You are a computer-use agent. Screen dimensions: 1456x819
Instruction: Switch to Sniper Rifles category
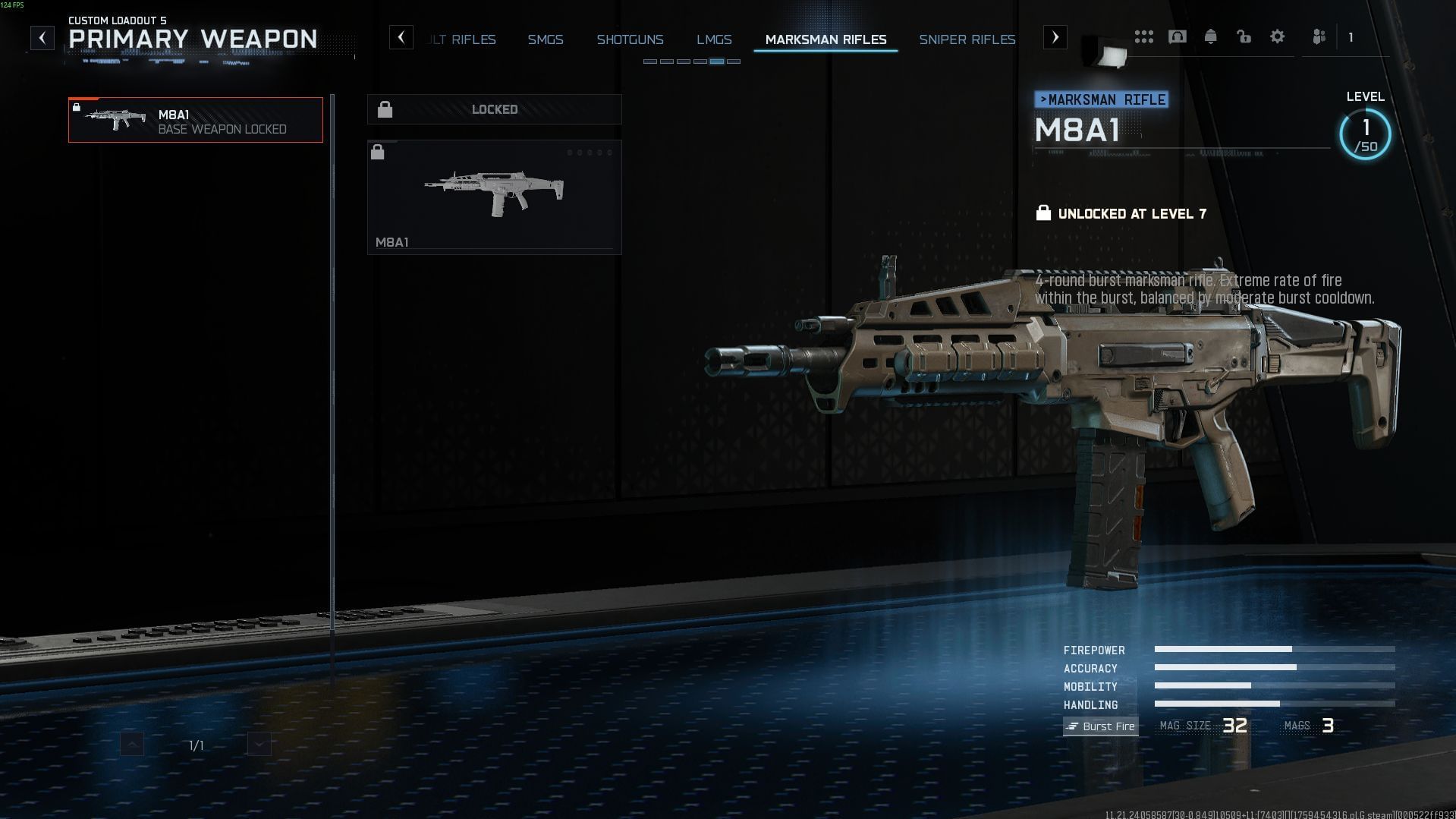point(967,39)
